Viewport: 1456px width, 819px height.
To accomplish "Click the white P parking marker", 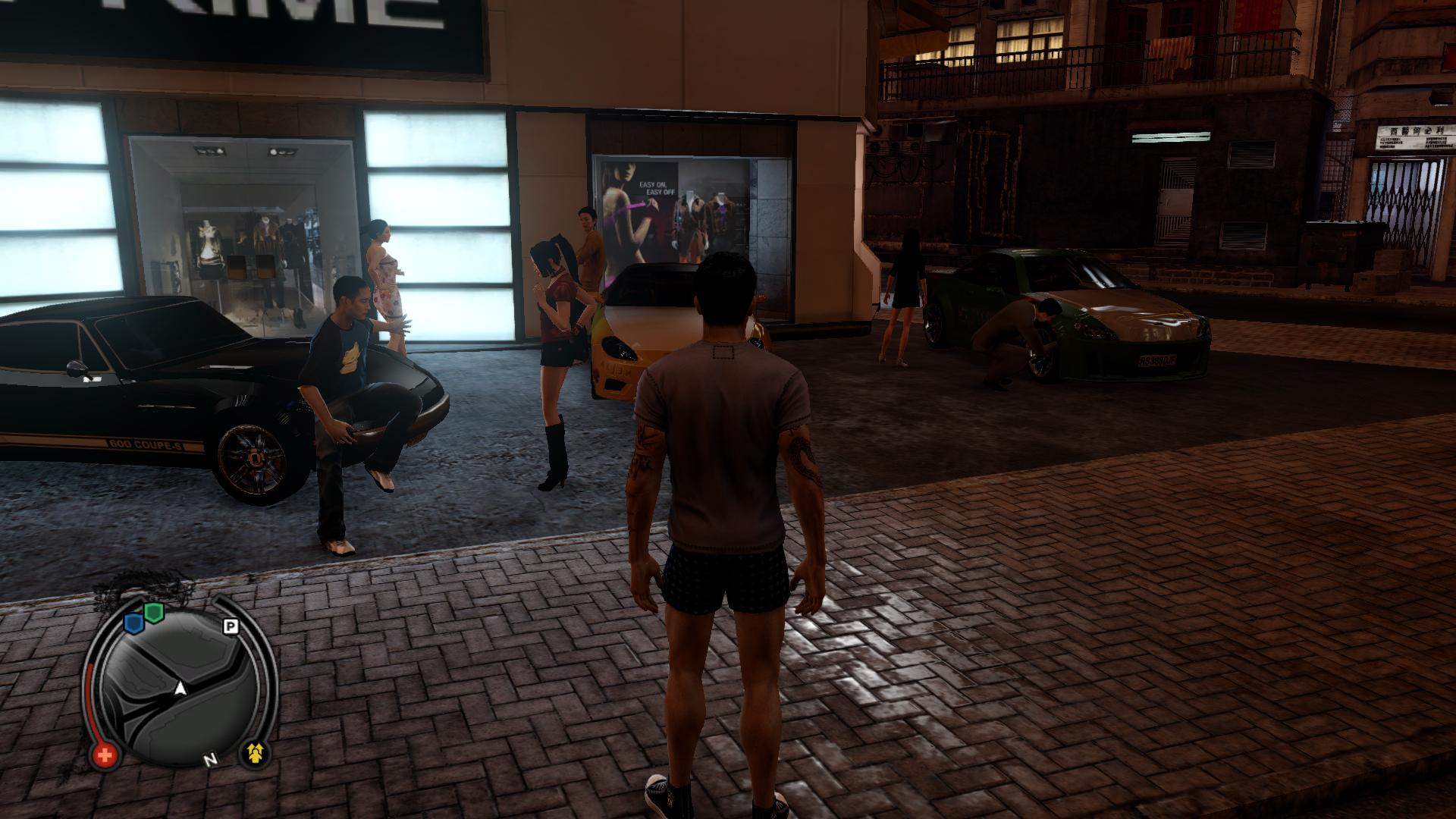I will tap(231, 626).
